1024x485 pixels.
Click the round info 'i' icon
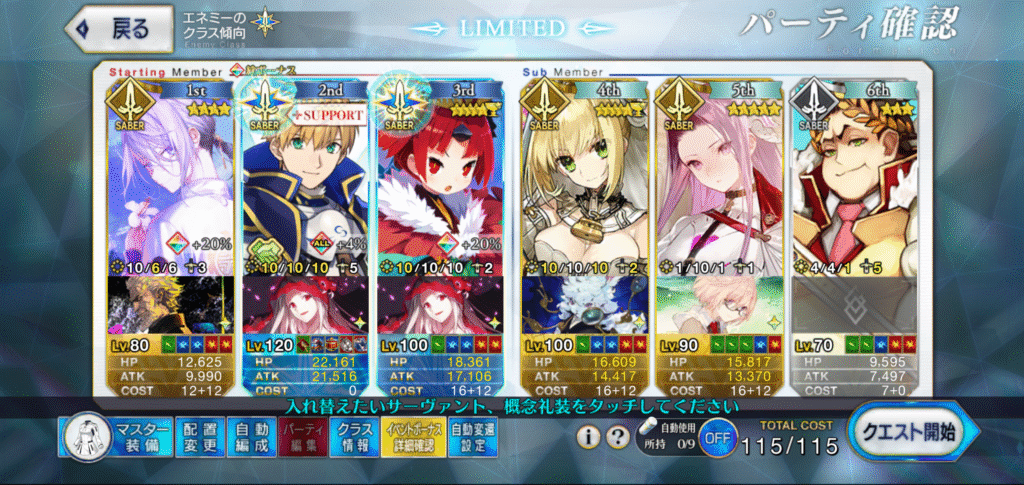590,437
